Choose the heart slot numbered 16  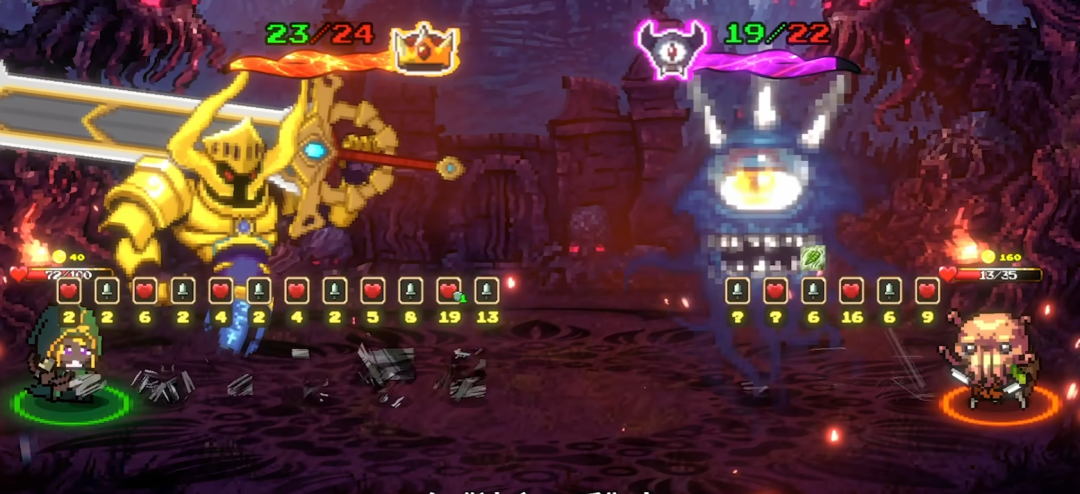click(x=851, y=291)
